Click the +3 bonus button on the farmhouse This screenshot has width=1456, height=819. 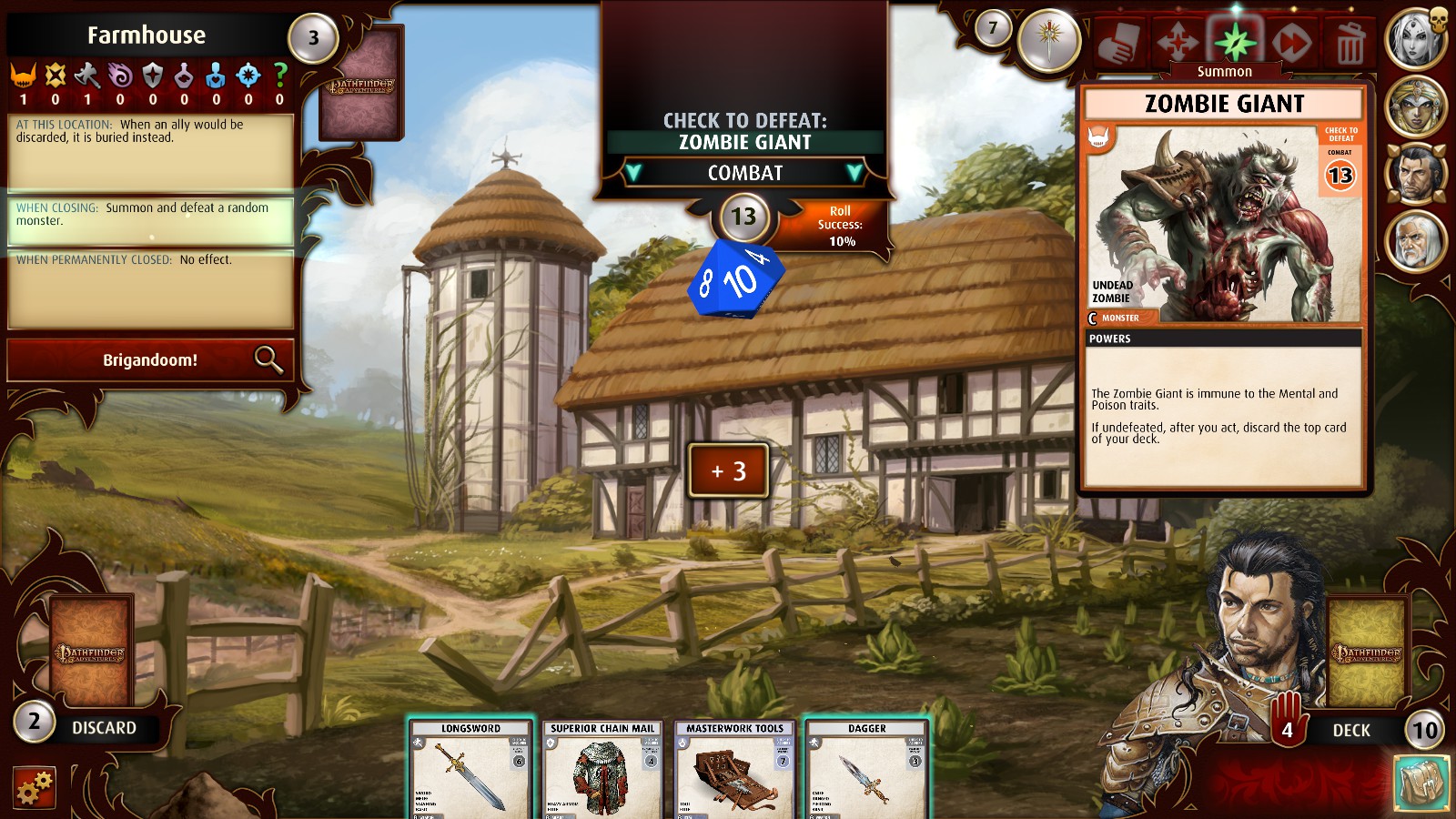(727, 470)
